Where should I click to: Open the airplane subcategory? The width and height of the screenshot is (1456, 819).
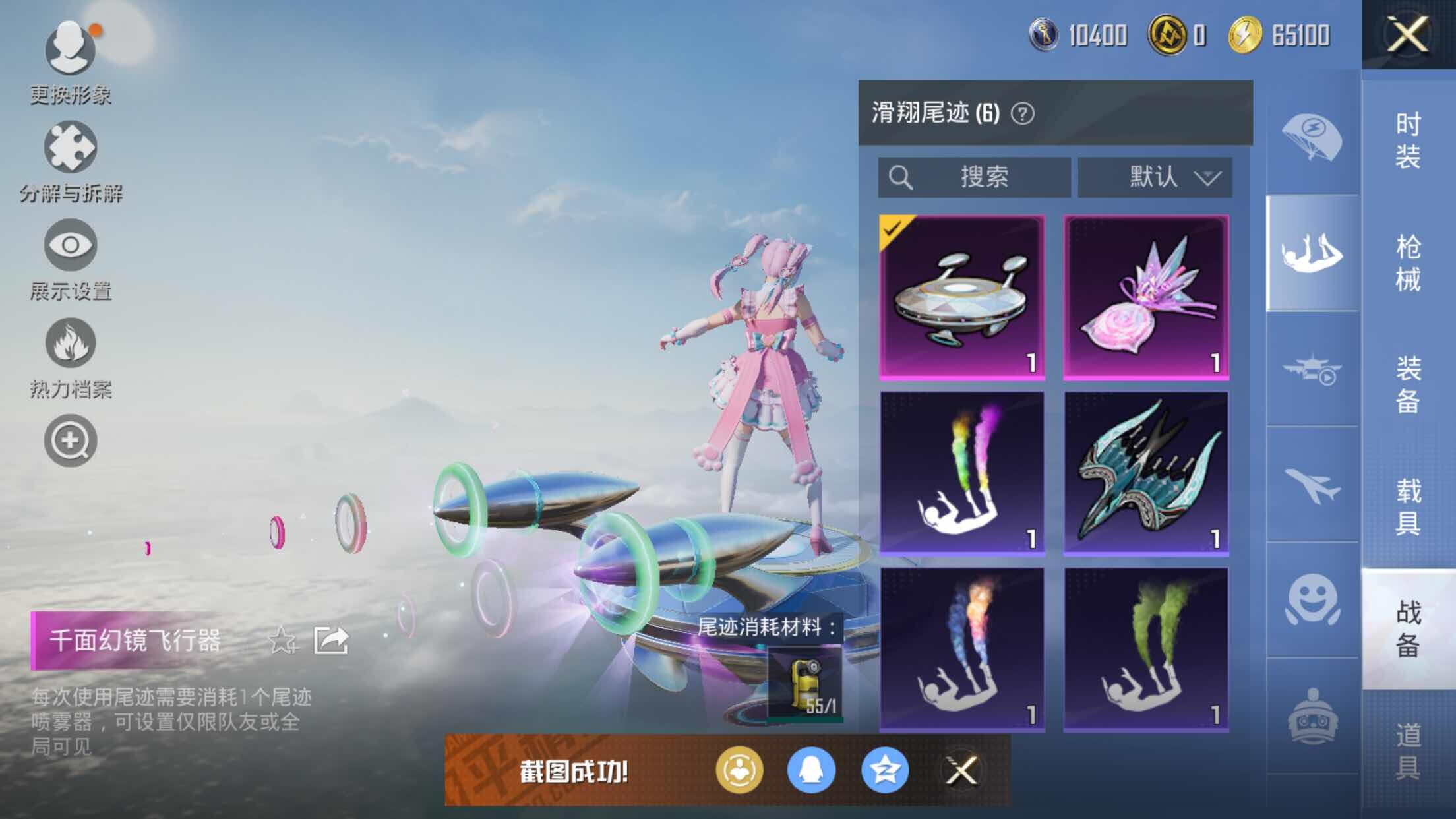(x=1312, y=485)
